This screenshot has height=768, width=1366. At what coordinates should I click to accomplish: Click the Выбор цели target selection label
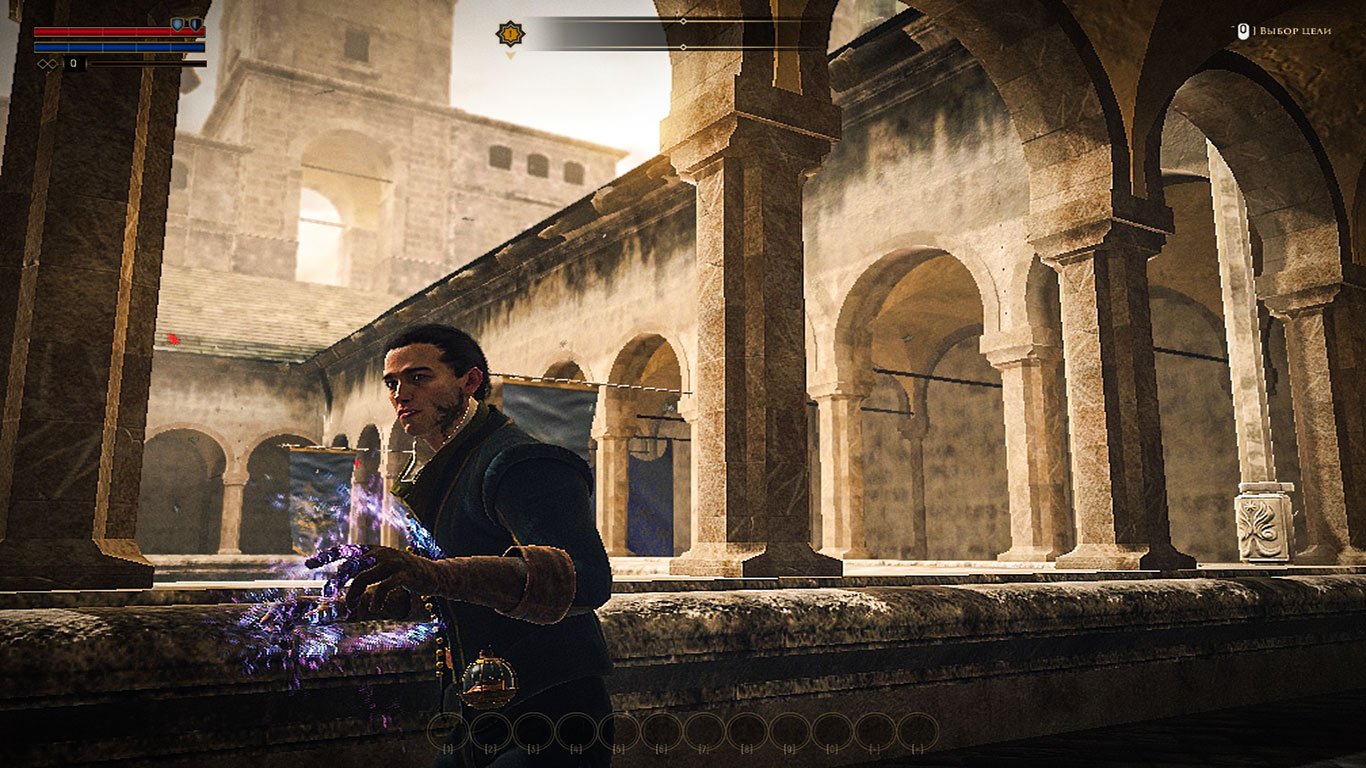point(1296,30)
